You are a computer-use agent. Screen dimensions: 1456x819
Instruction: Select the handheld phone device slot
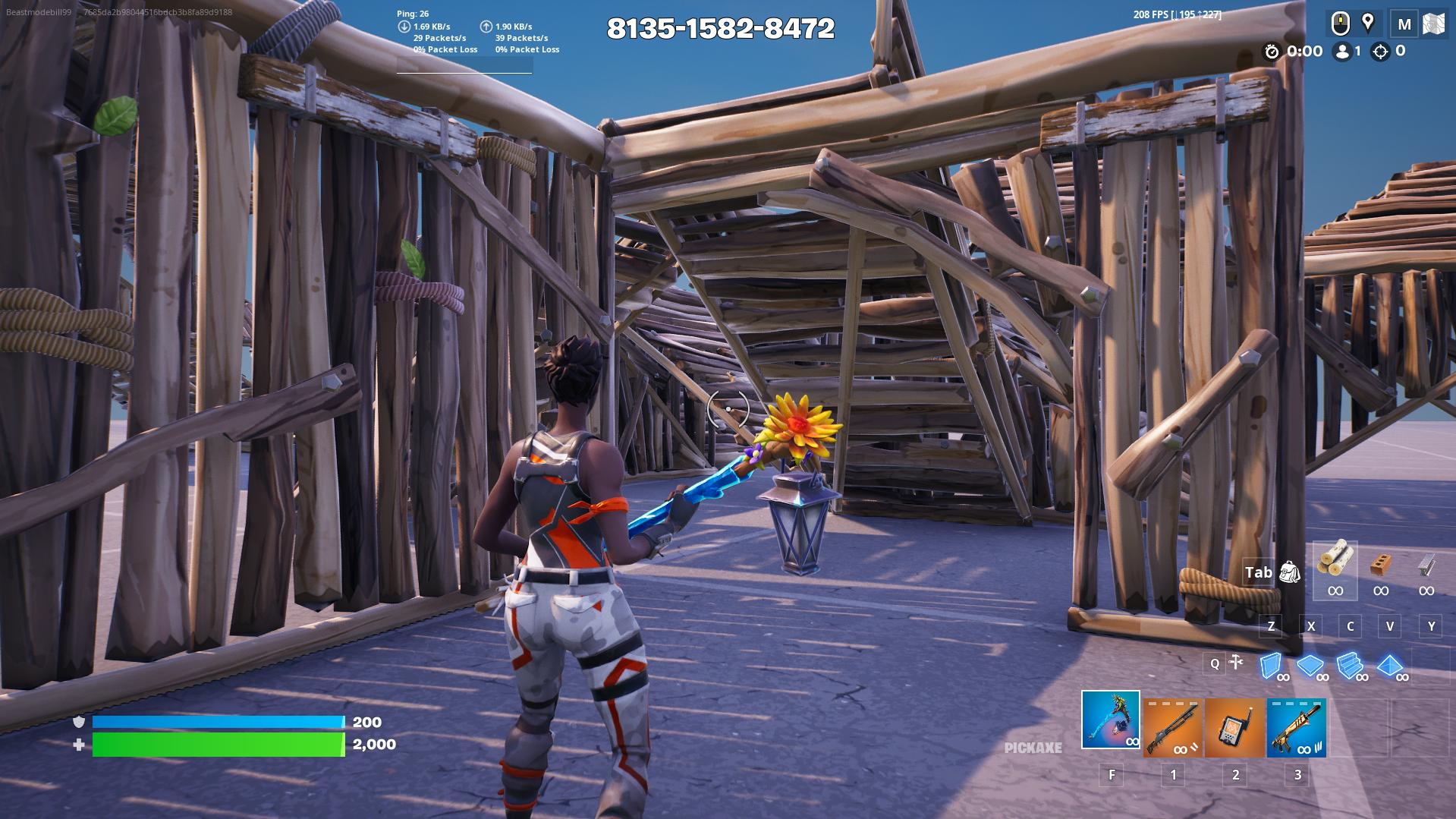(x=1234, y=727)
